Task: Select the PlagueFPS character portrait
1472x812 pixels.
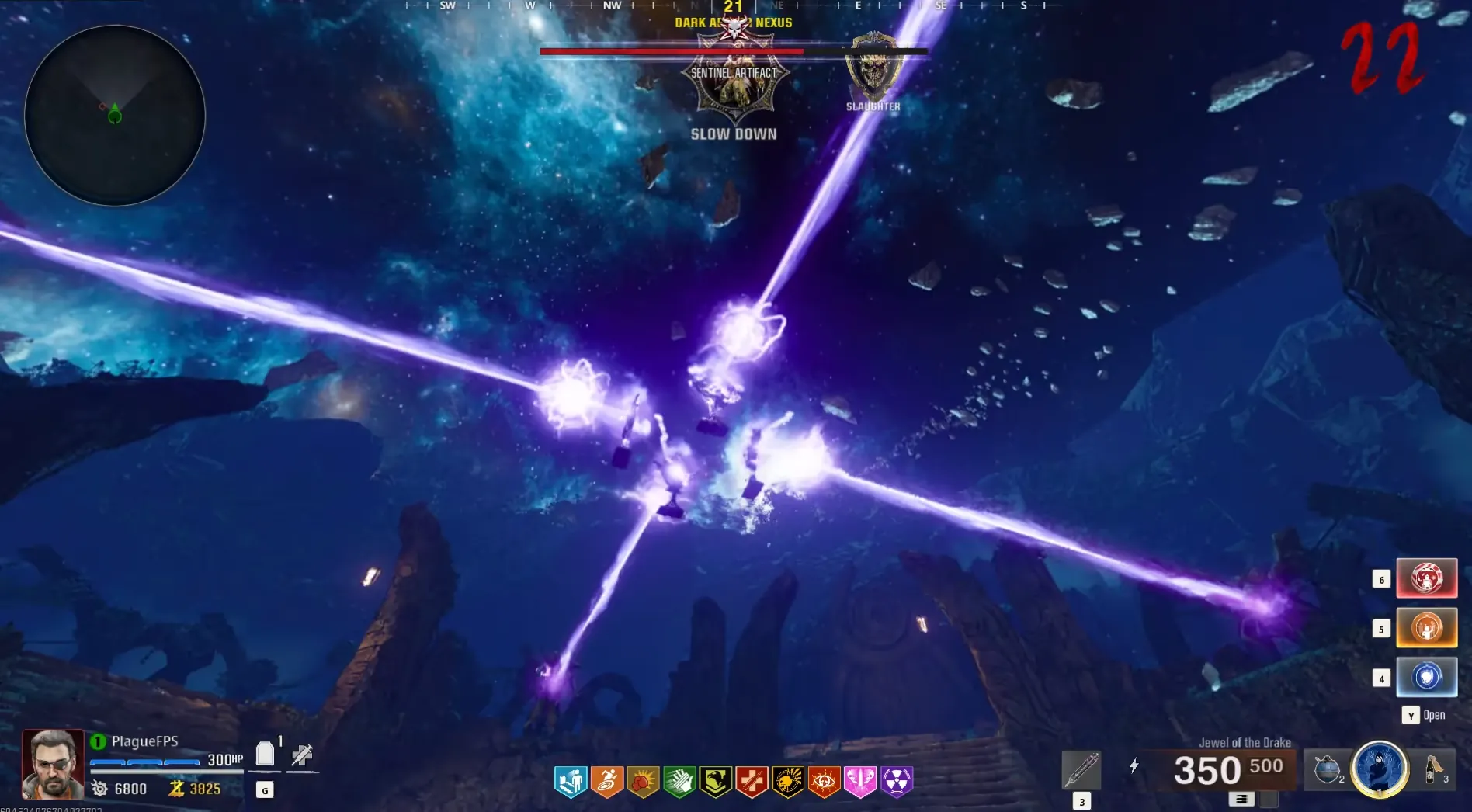Action: (x=53, y=764)
